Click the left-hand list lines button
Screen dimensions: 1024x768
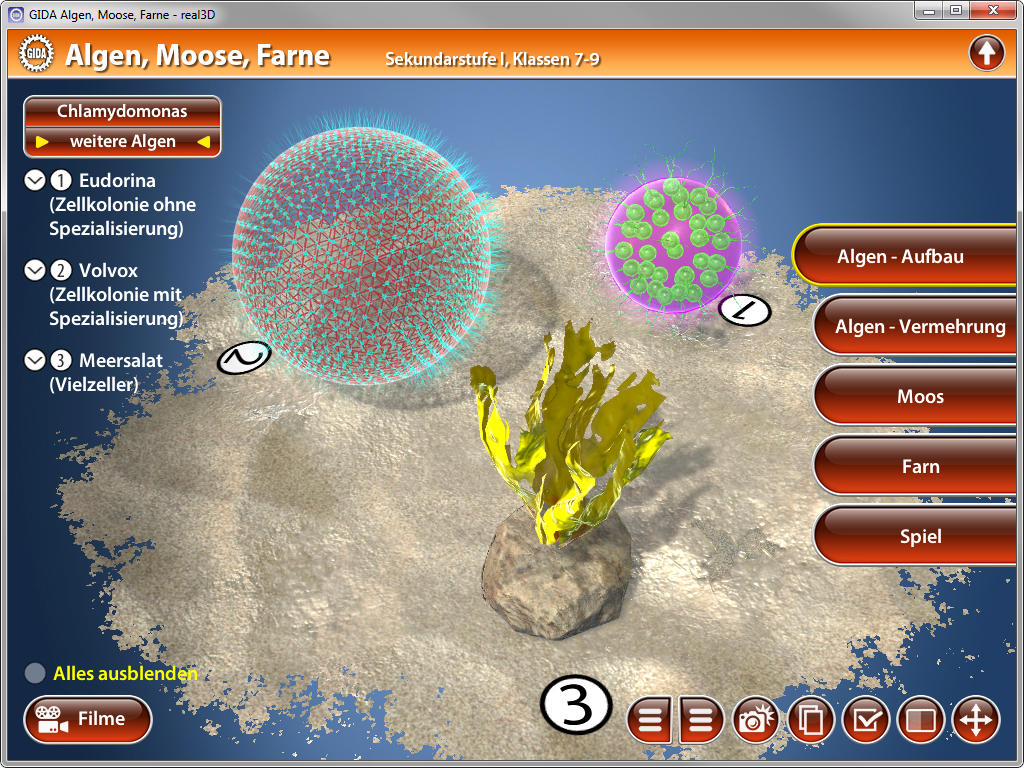651,720
